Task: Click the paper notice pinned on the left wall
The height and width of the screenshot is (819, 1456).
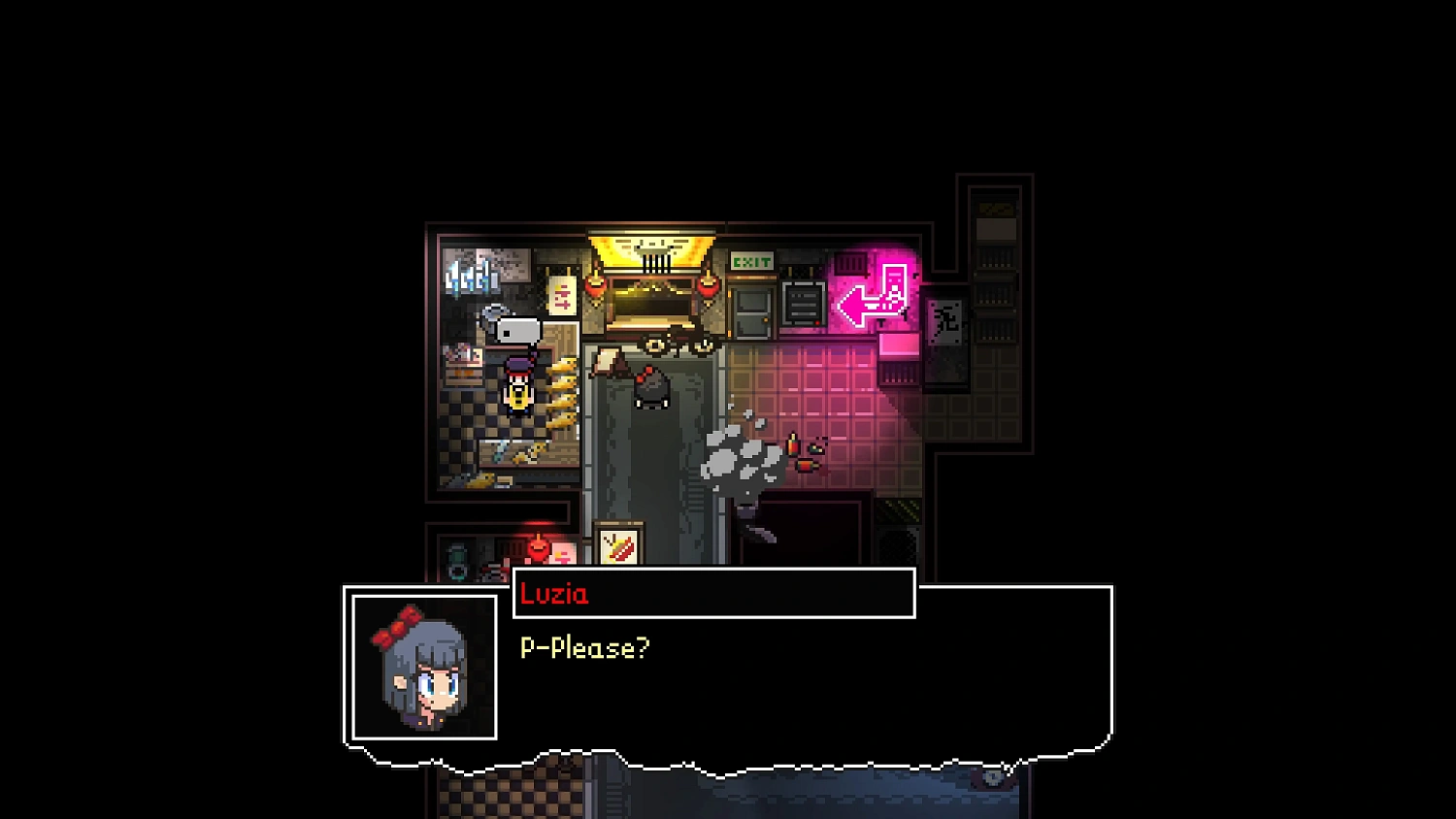Action: coord(562,295)
